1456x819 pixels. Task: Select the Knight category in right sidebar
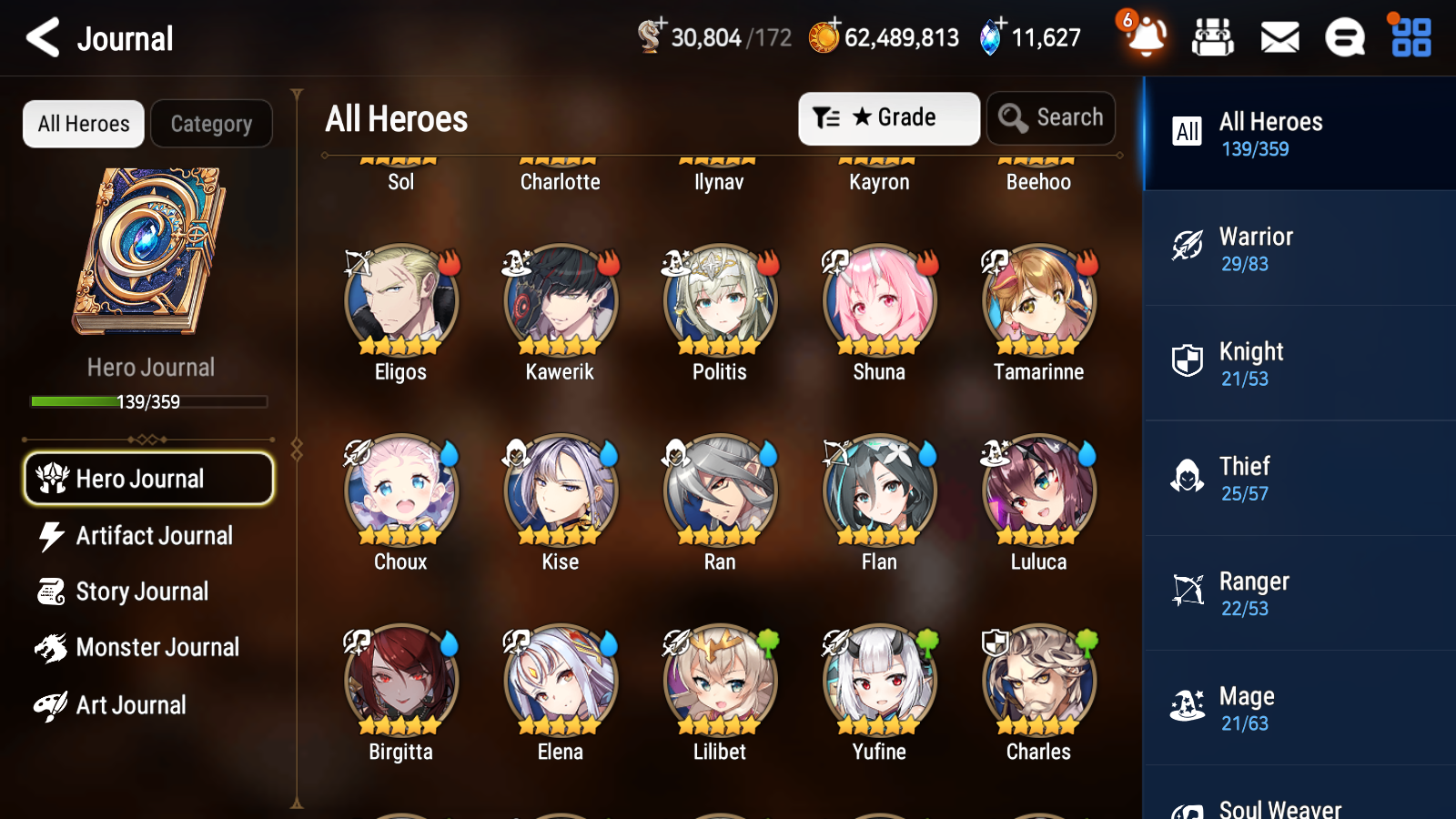point(1299,363)
